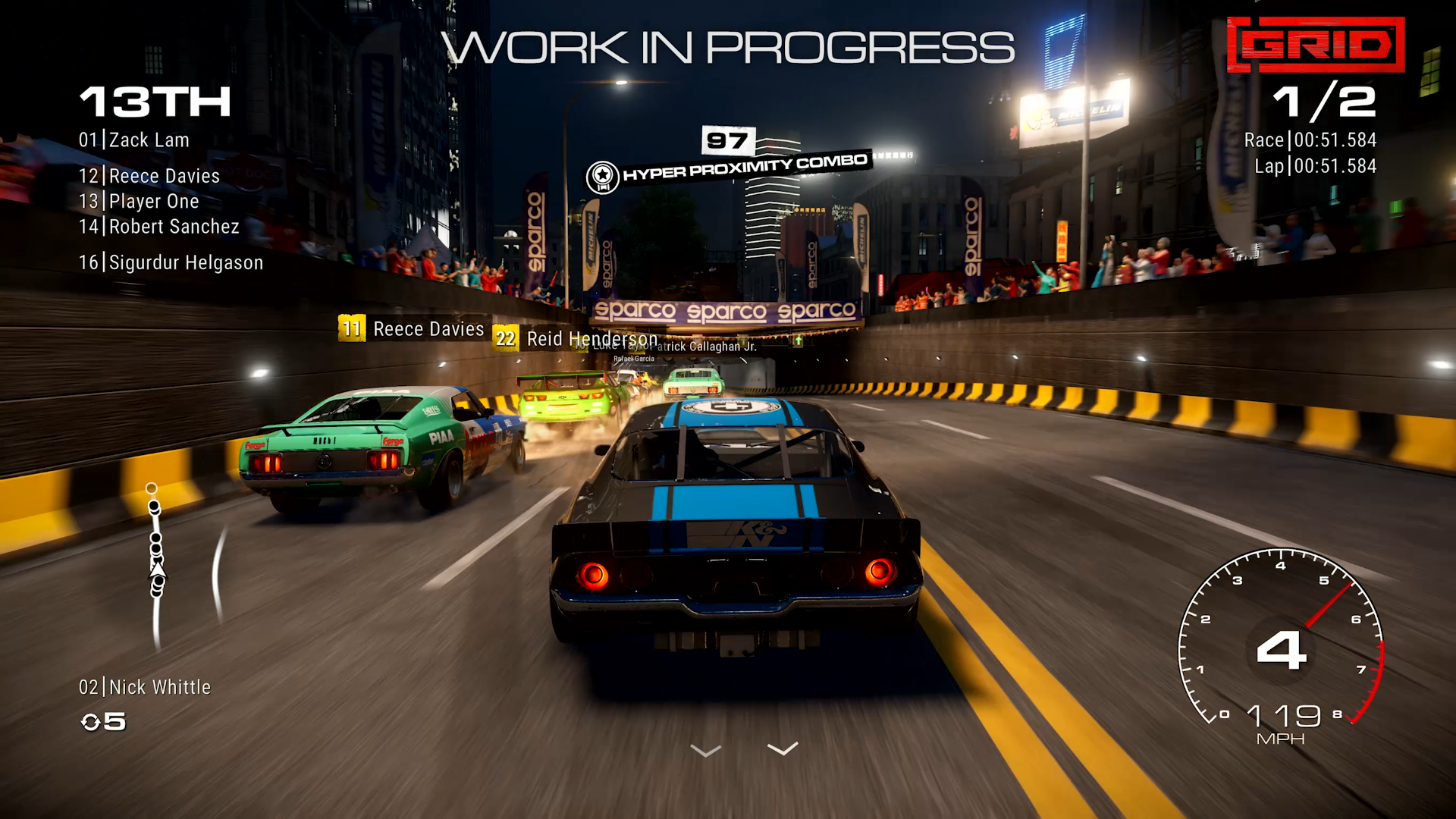Select the number 22 Reid Henderson name tag
Image resolution: width=1456 pixels, height=819 pixels.
(576, 338)
